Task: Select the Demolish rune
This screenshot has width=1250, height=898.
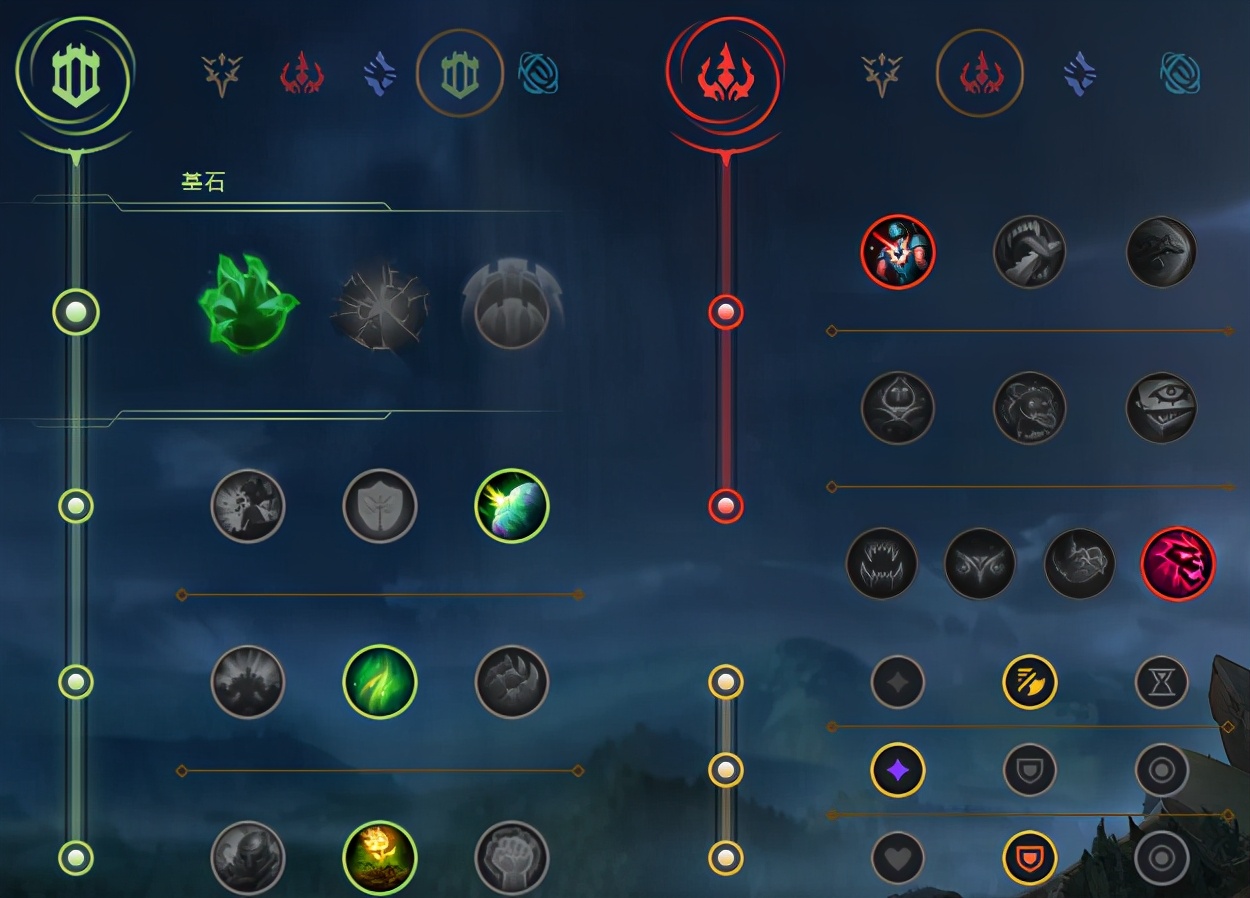Action: (x=248, y=506)
